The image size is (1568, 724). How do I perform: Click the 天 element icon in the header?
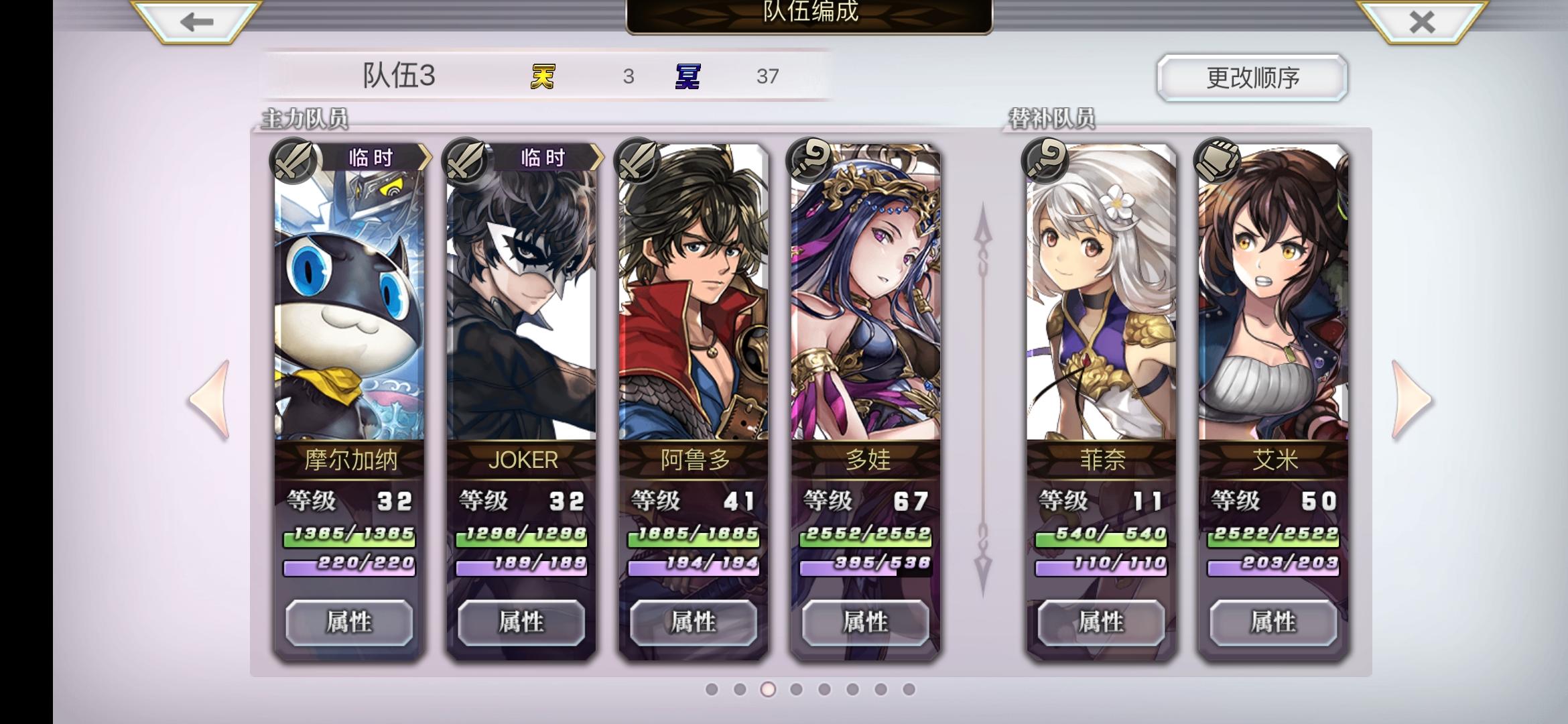(544, 76)
